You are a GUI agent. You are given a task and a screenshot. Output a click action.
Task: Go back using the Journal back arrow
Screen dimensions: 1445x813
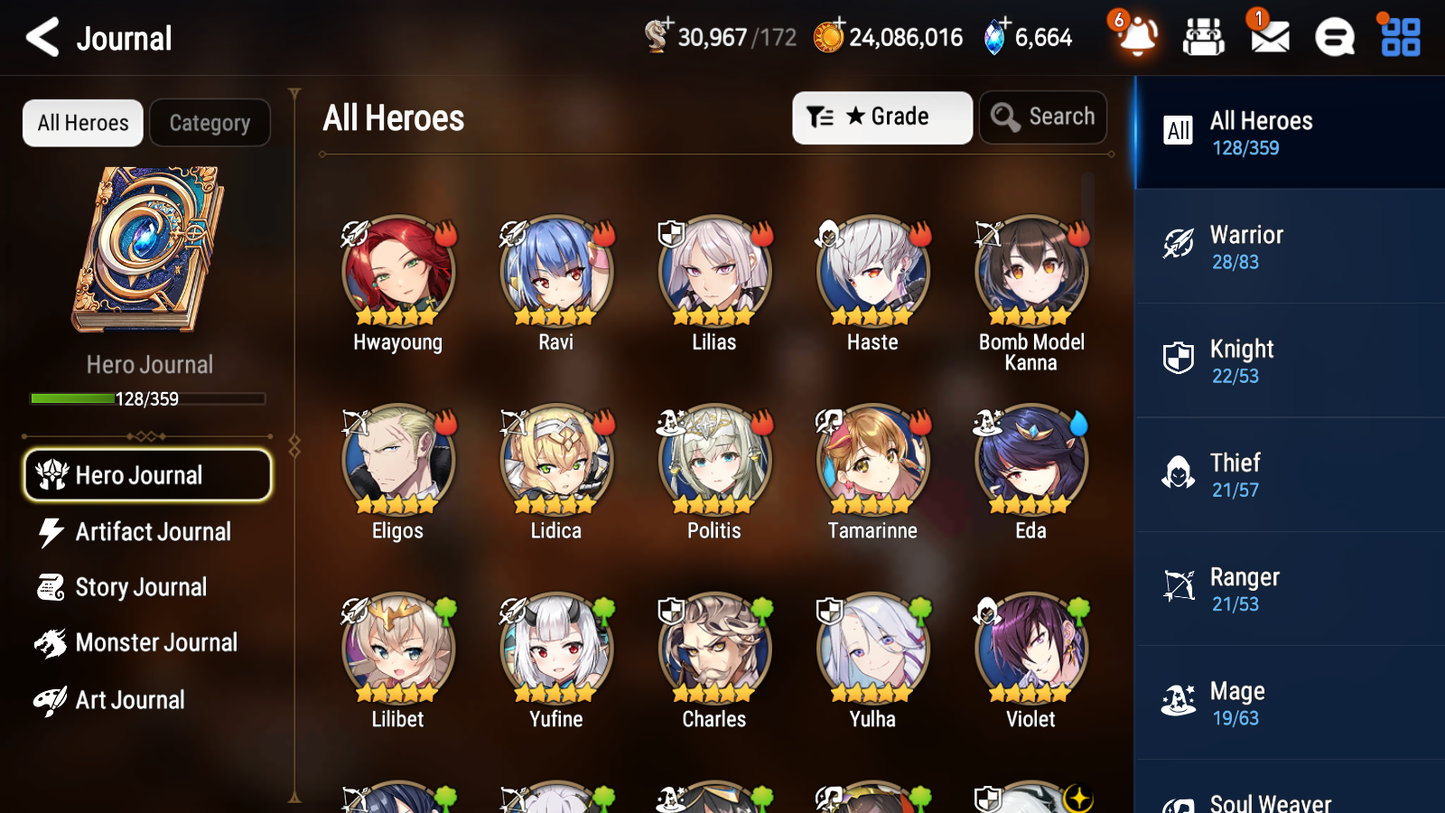(x=40, y=37)
